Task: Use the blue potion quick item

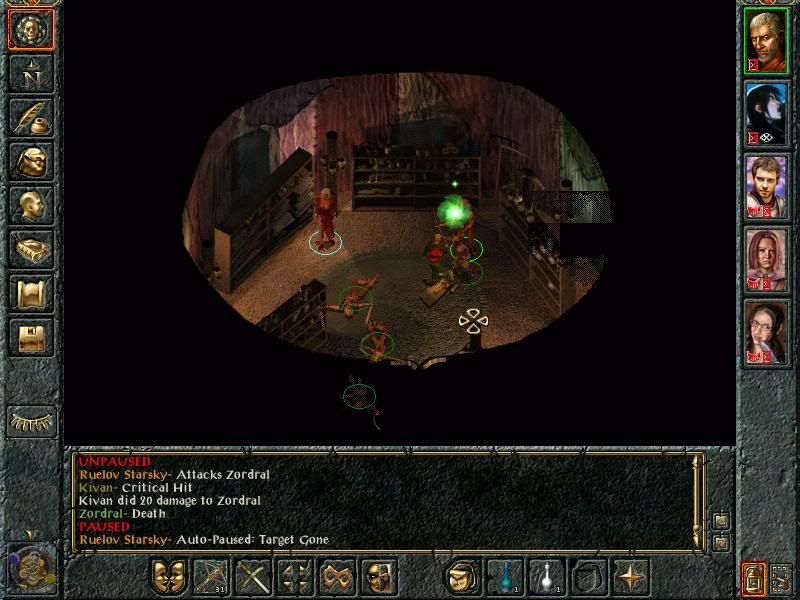Action: pyautogui.click(x=505, y=577)
